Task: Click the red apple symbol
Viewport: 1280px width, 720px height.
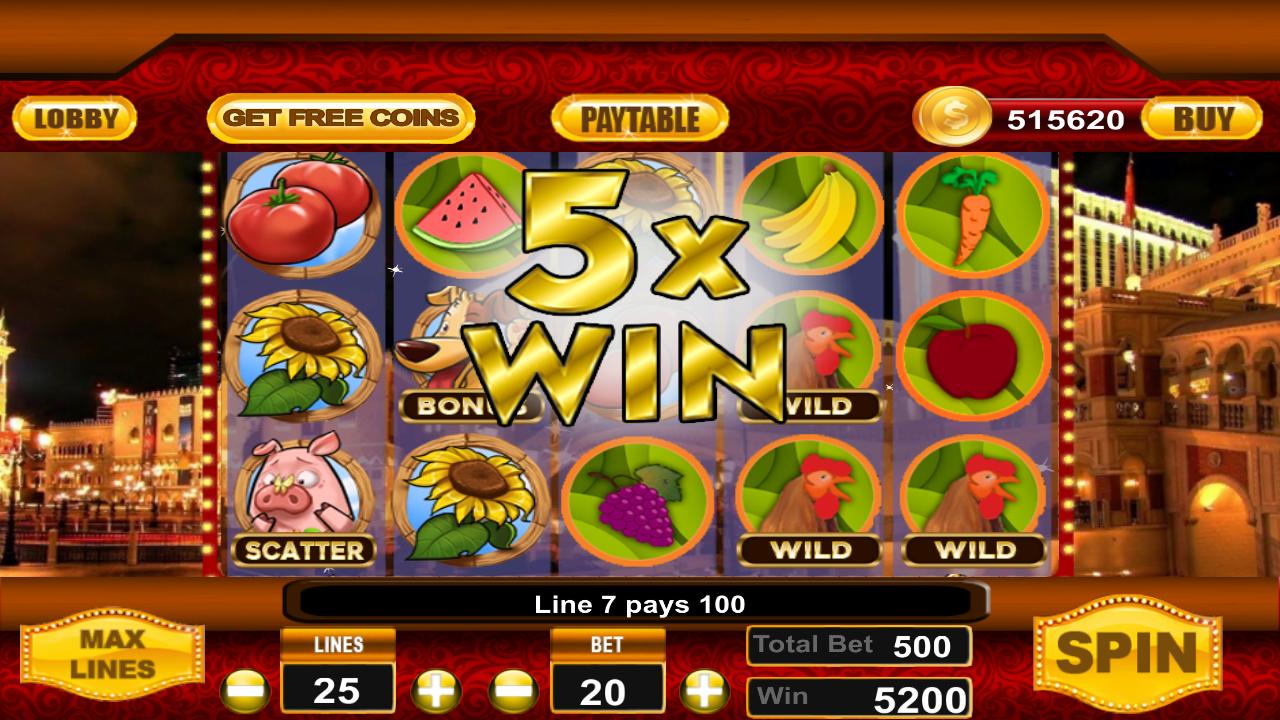Action: pyautogui.click(x=975, y=355)
